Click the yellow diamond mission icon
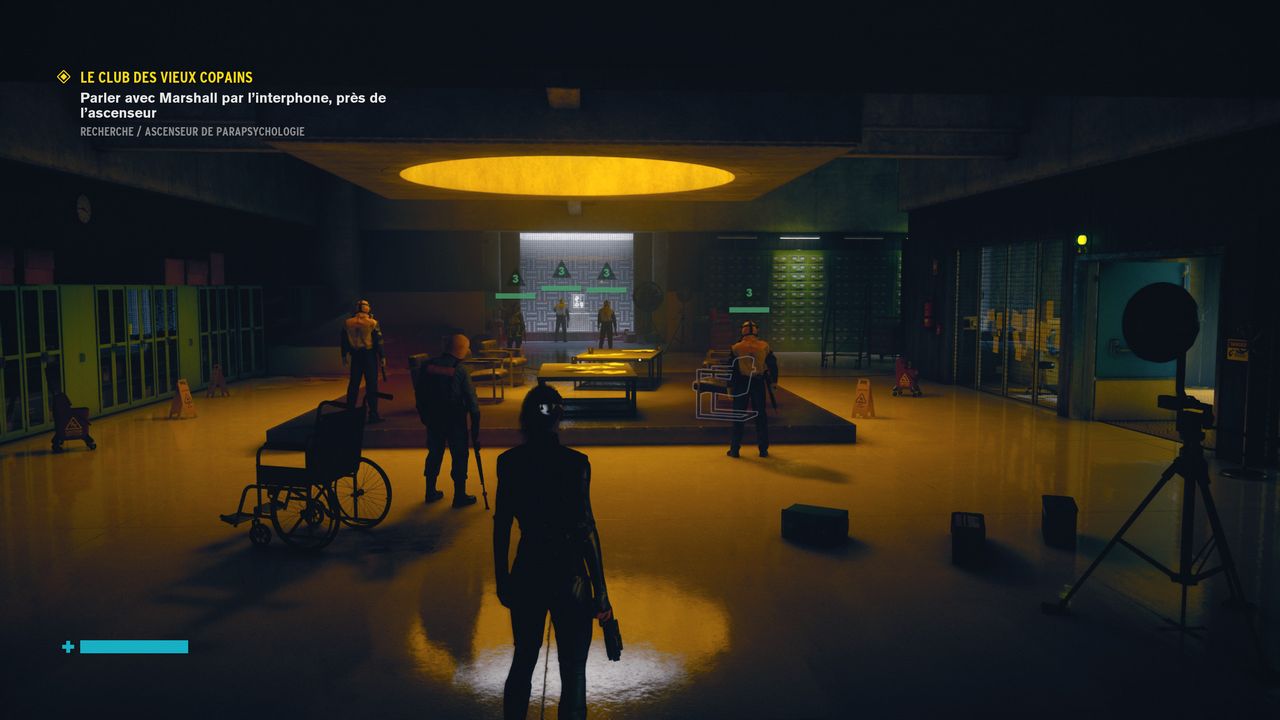Image resolution: width=1280 pixels, height=720 pixels. (64, 77)
